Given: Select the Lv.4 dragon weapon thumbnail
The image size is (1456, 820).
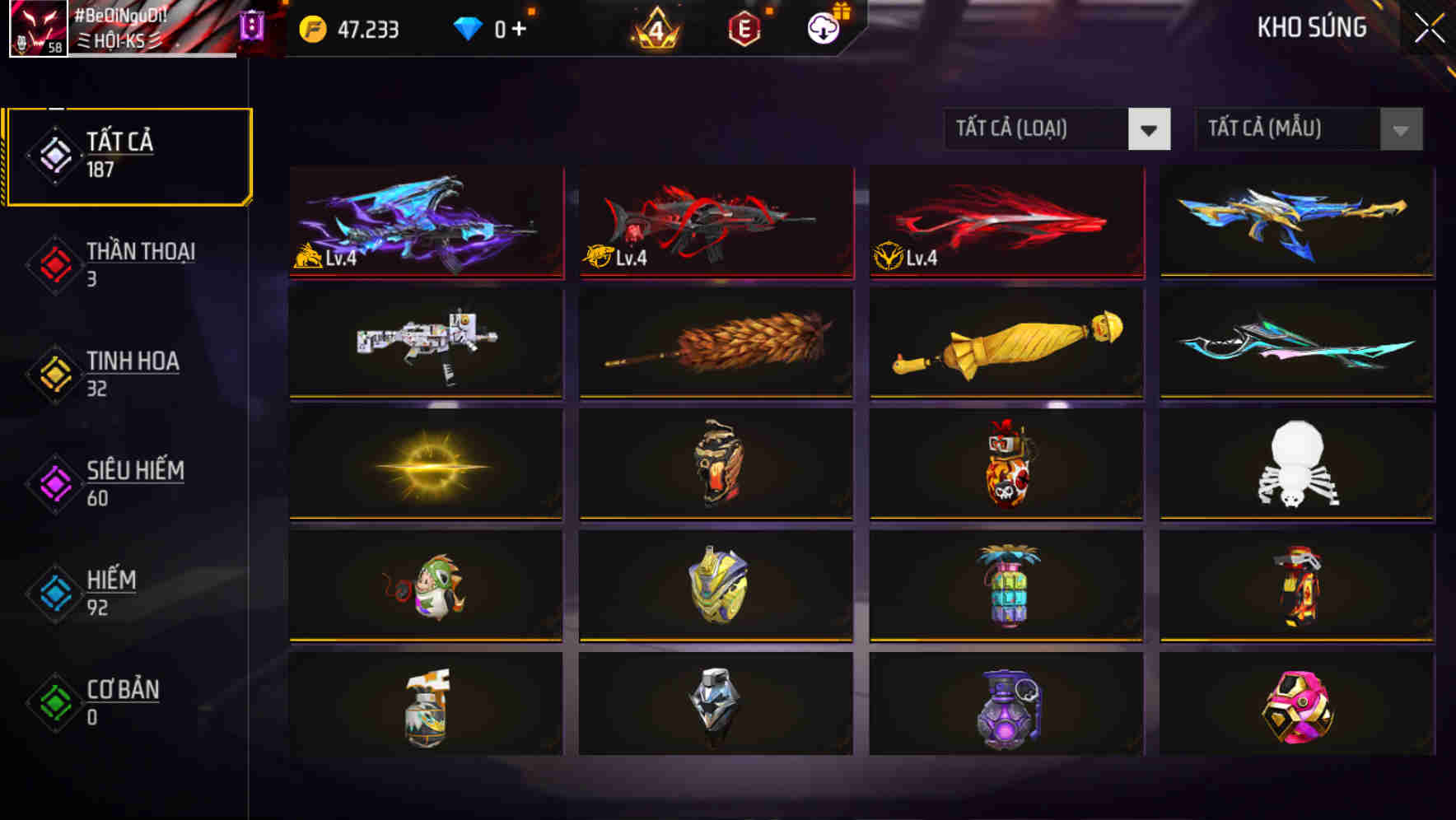Looking at the screenshot, I should (426, 222).
